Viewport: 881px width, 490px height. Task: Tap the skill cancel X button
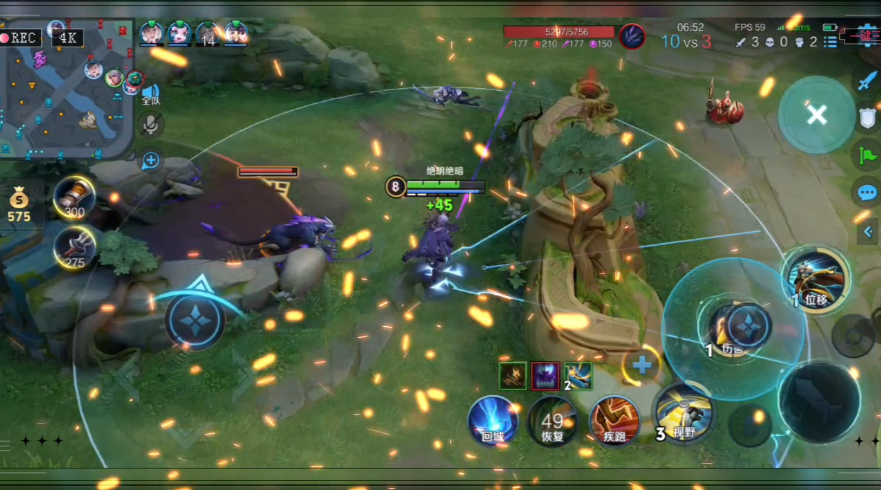pyautogui.click(x=816, y=114)
